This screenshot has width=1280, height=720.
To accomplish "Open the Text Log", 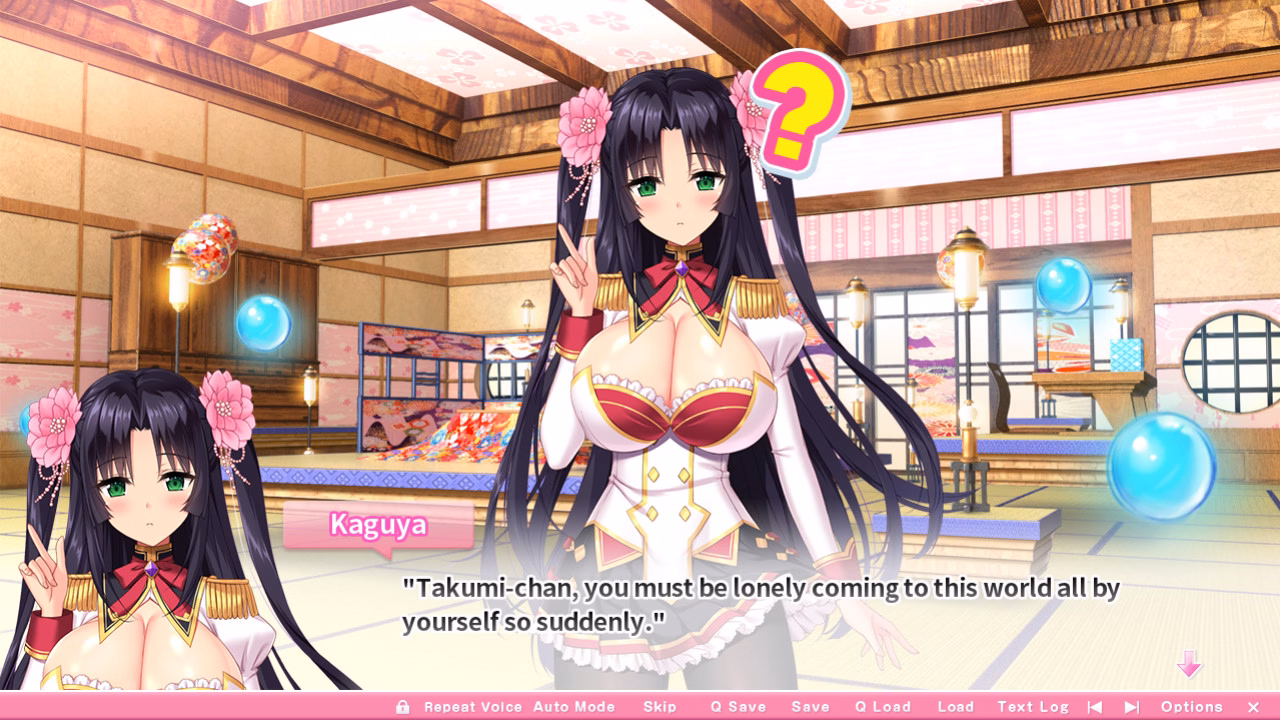I will 1031,706.
